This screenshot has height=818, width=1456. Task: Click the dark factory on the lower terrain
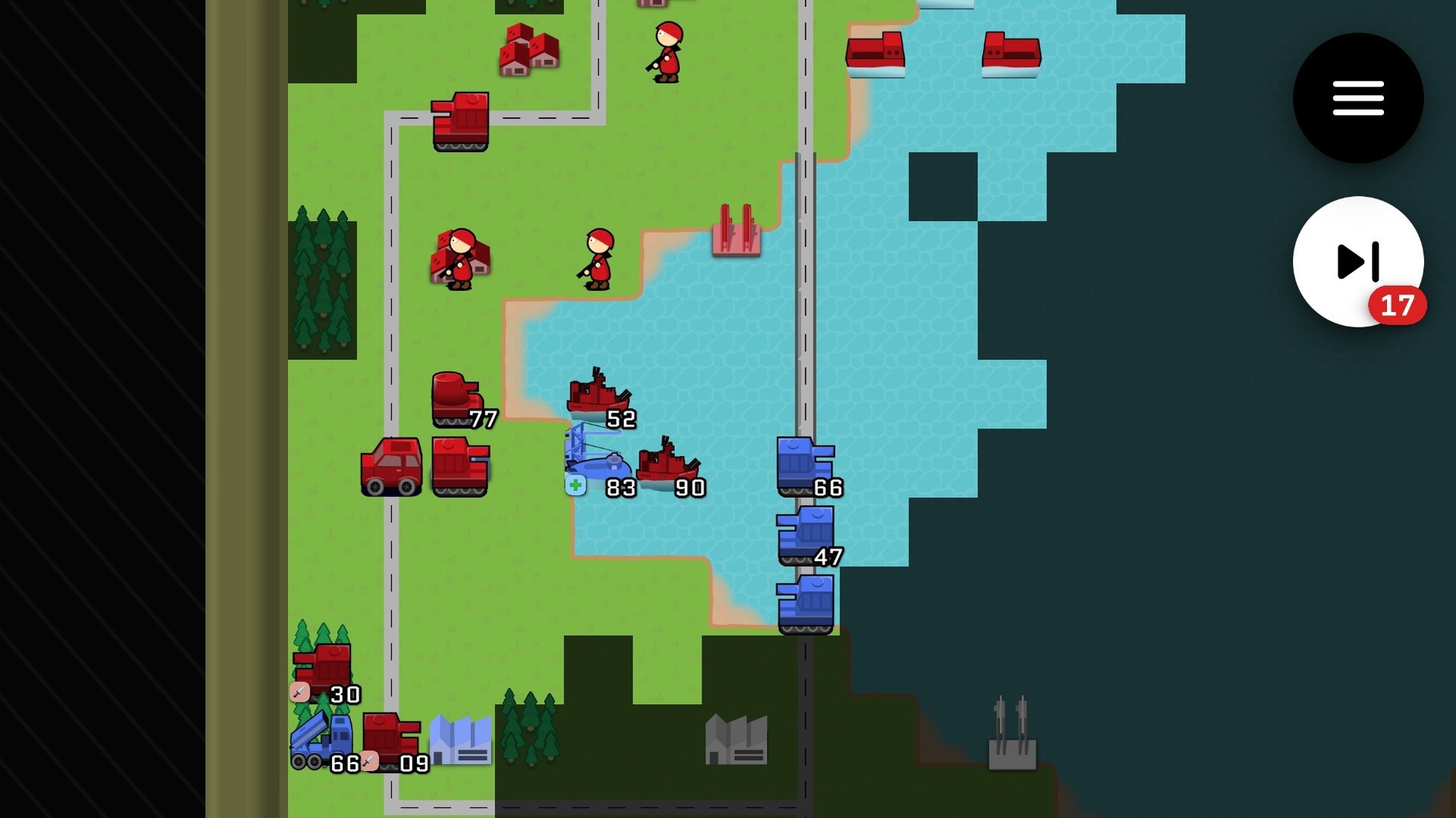click(736, 739)
